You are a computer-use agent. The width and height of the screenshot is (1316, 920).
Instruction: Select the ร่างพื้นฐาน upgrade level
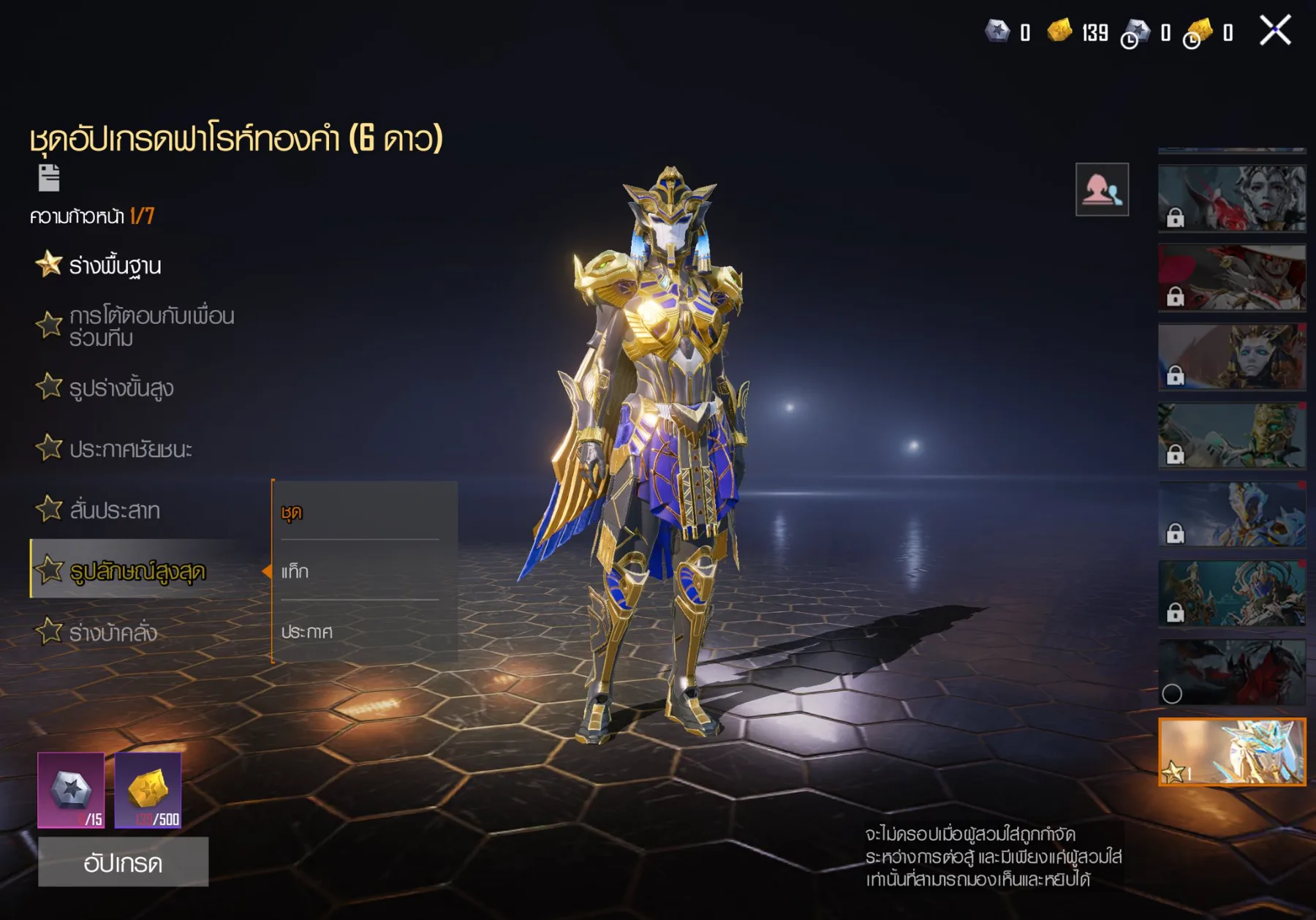pos(114,265)
